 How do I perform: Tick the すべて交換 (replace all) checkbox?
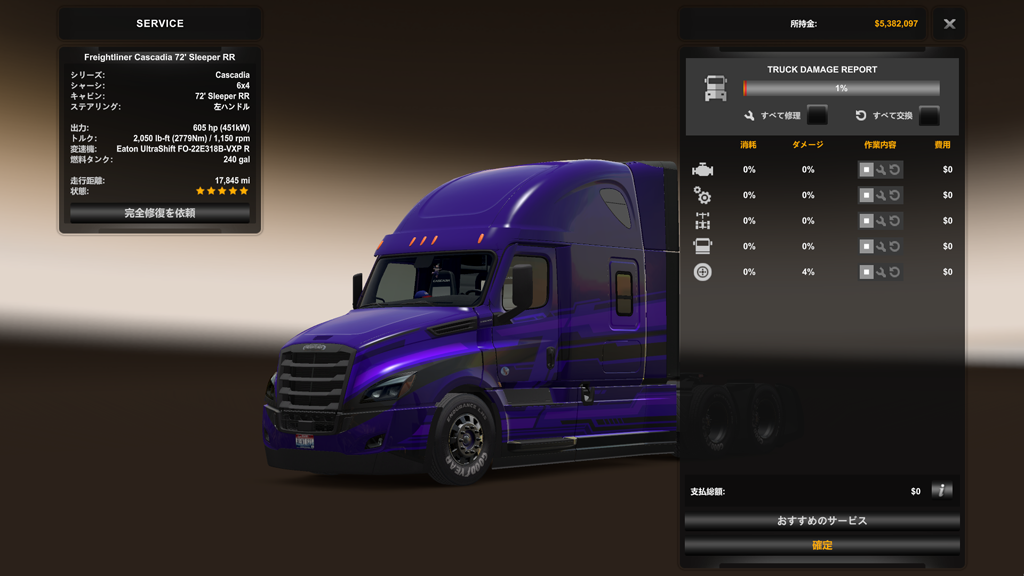pos(929,115)
